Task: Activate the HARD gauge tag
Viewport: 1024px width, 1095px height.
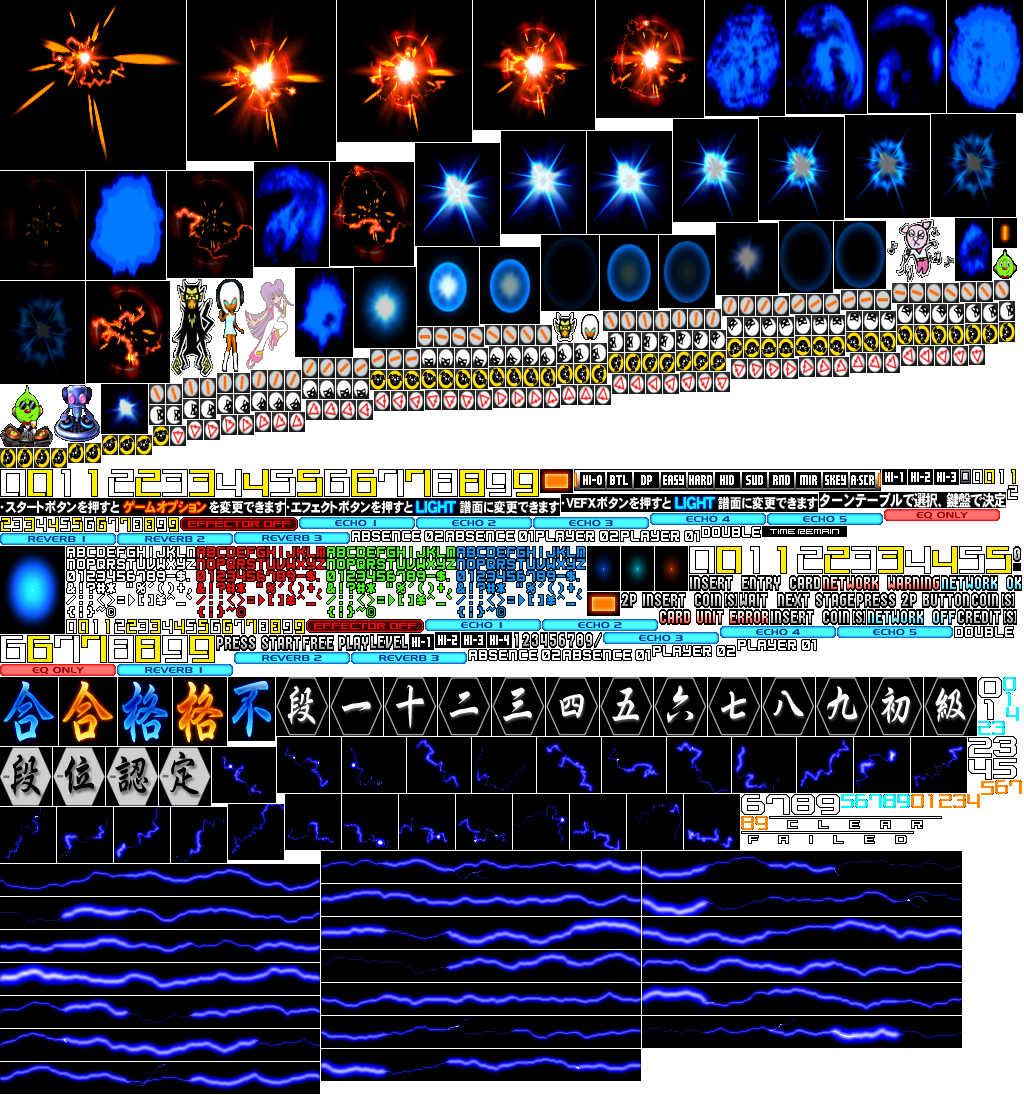Action: click(700, 480)
